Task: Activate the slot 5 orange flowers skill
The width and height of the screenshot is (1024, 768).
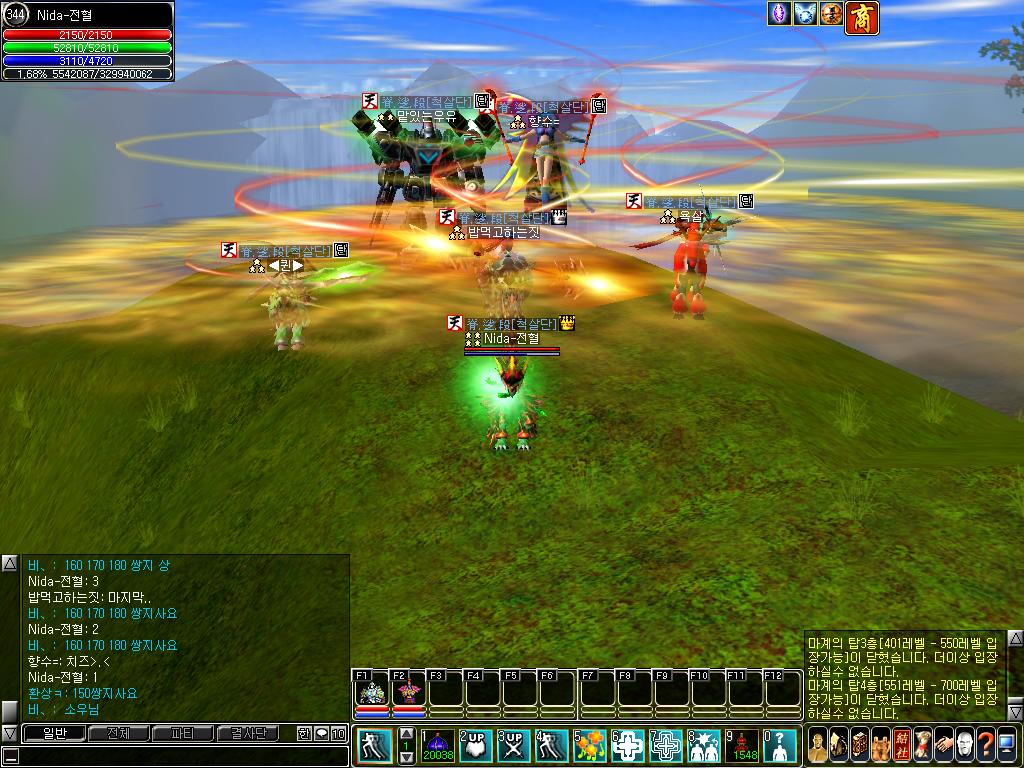Action: (590, 745)
